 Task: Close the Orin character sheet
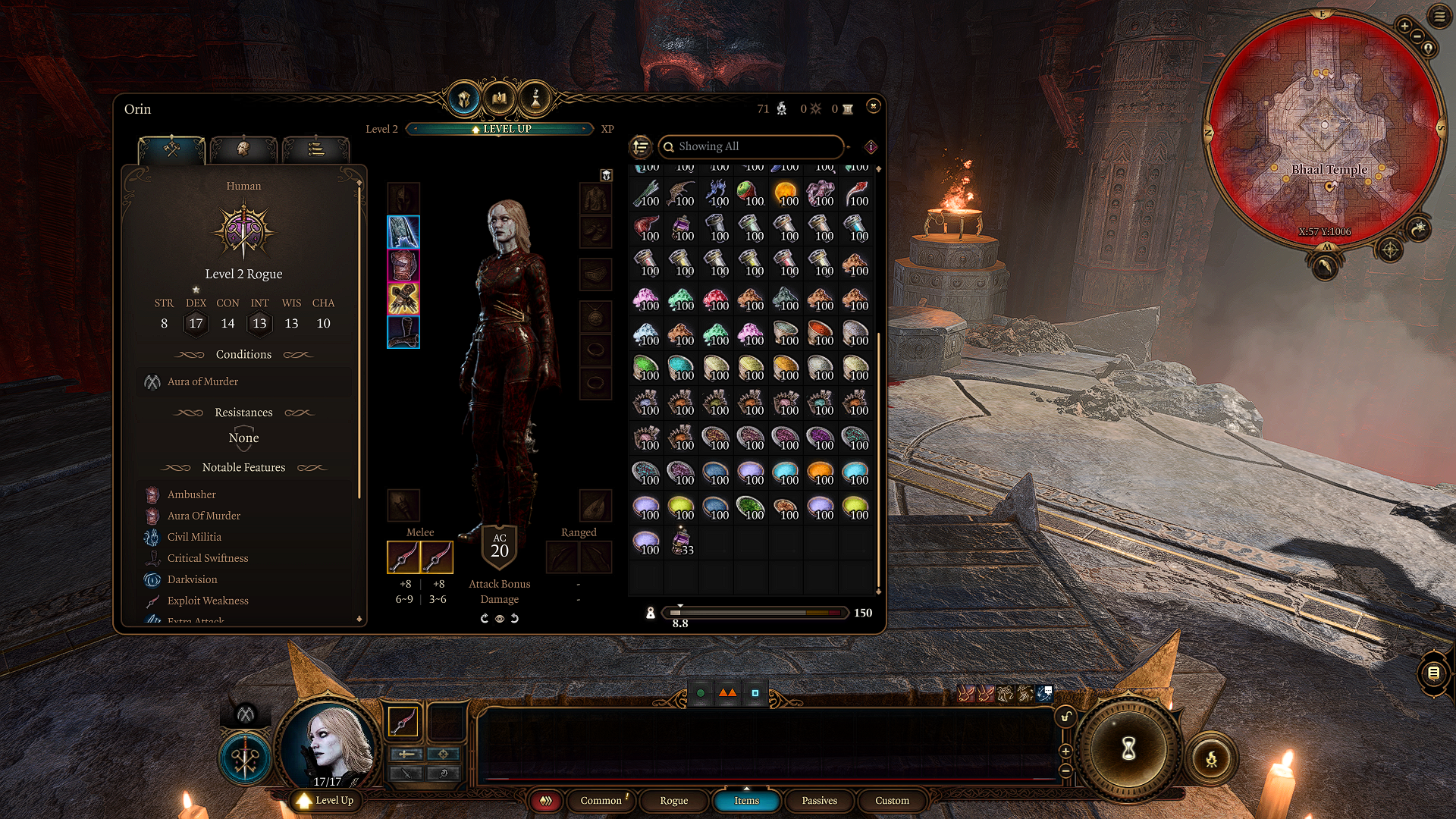(x=873, y=106)
